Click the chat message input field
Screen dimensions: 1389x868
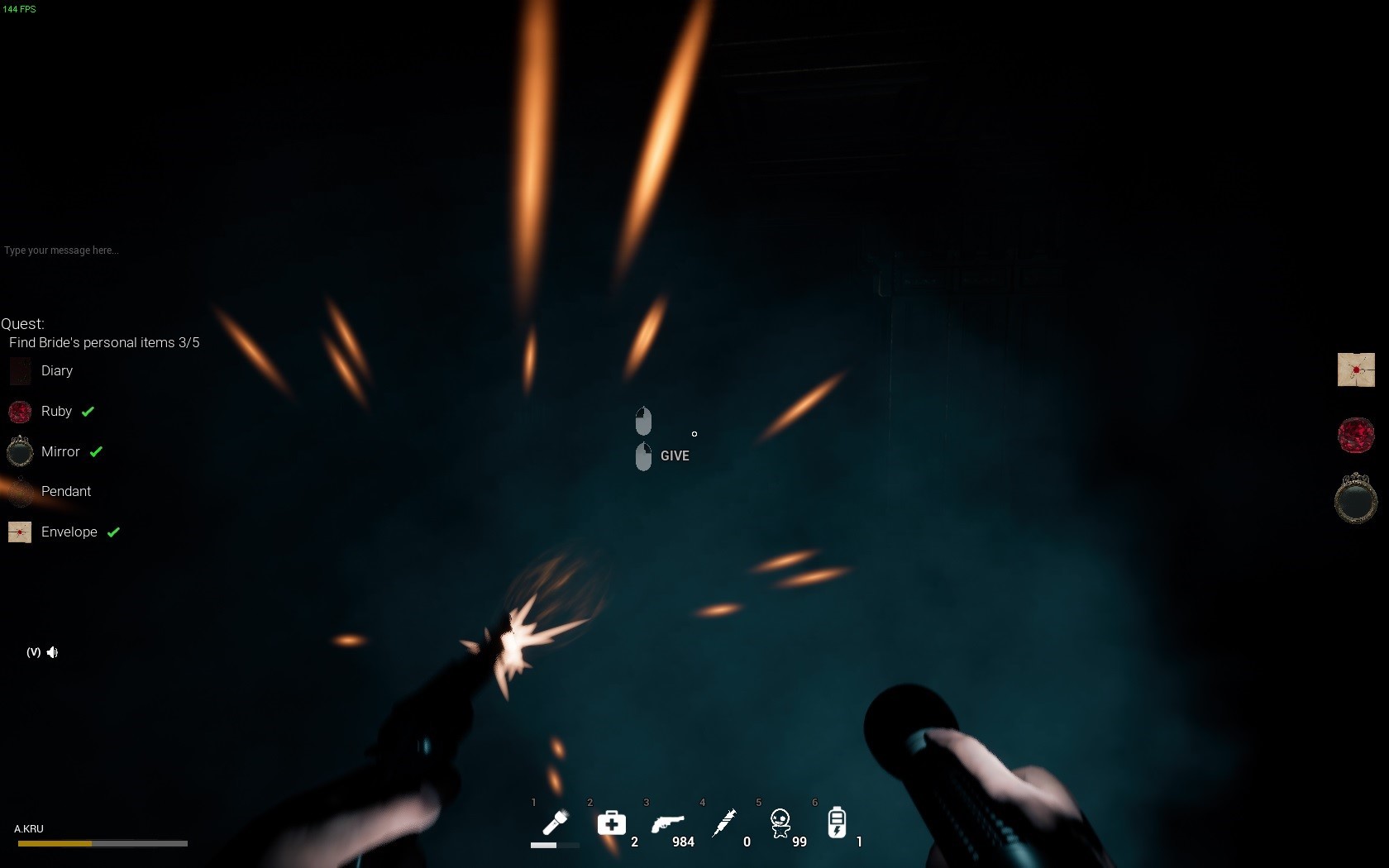coord(61,250)
